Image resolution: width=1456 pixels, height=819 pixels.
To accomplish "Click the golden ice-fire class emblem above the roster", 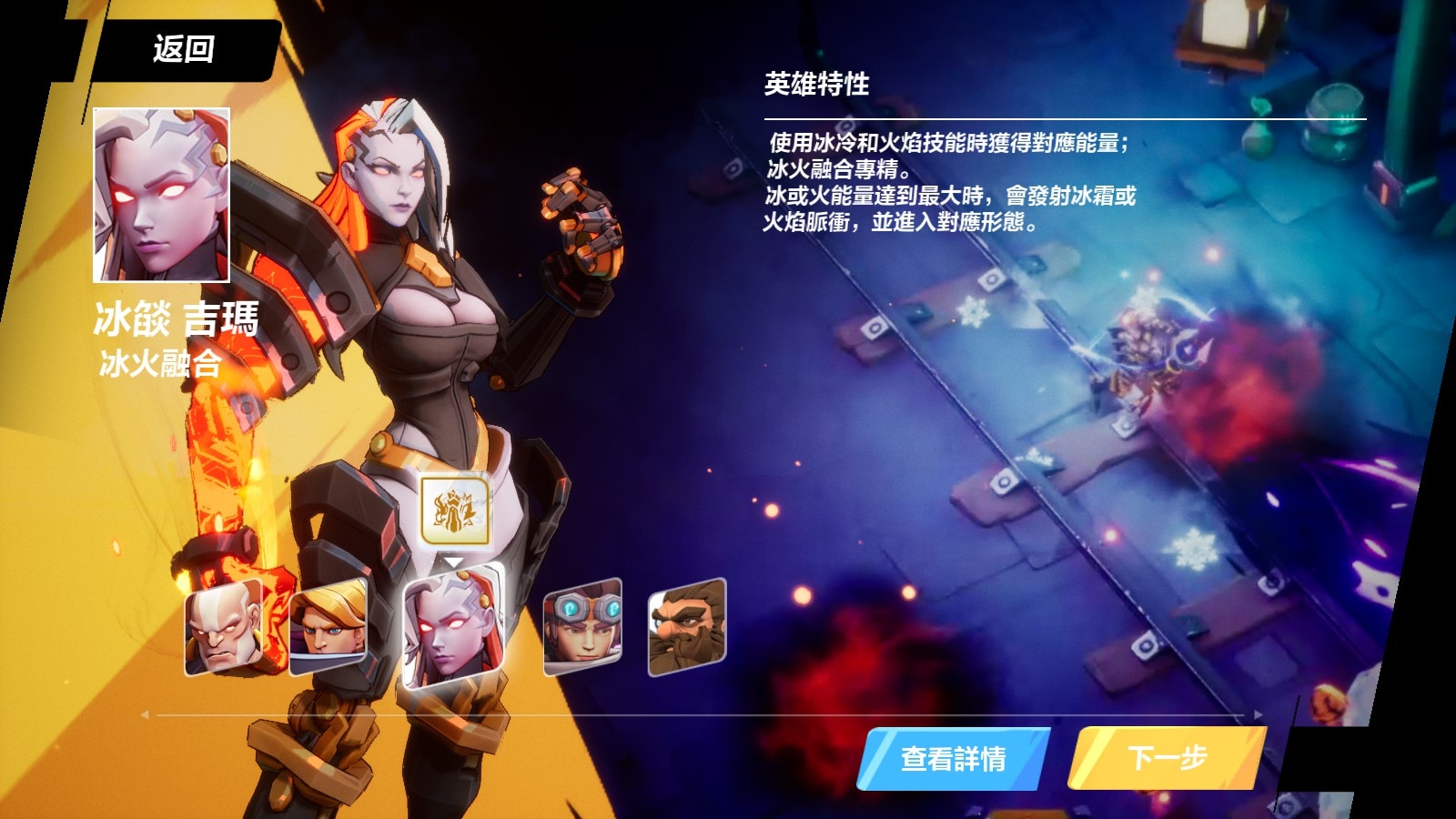I will coord(455,510).
